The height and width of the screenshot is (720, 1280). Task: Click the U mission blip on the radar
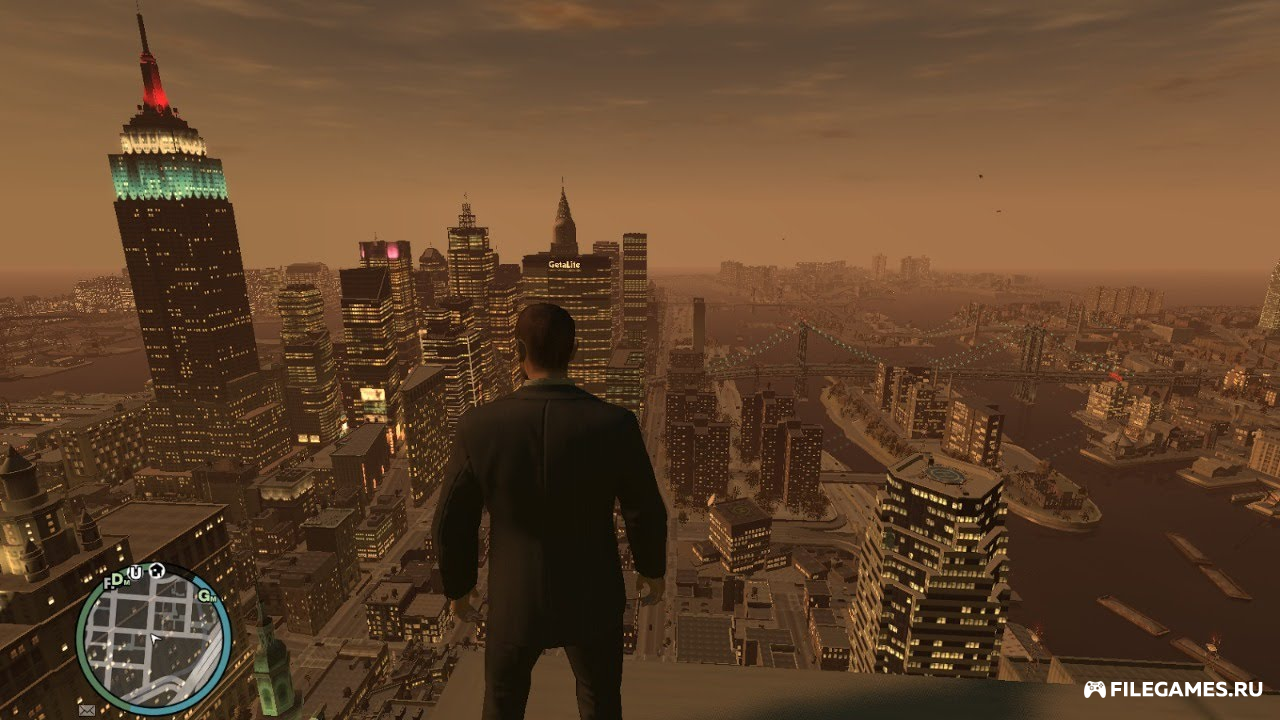click(135, 571)
